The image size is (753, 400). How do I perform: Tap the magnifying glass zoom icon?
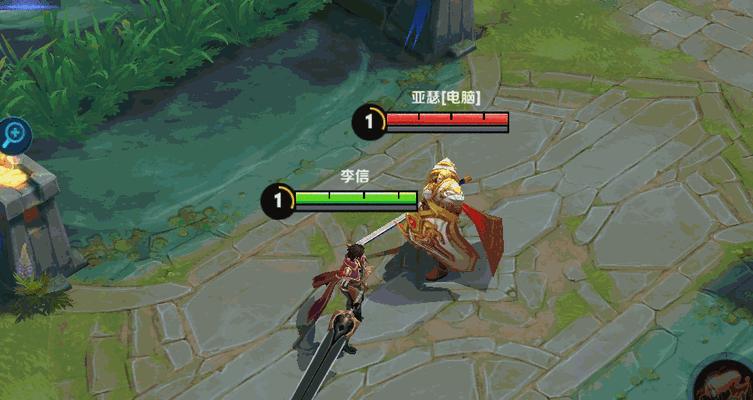pyautogui.click(x=13, y=134)
